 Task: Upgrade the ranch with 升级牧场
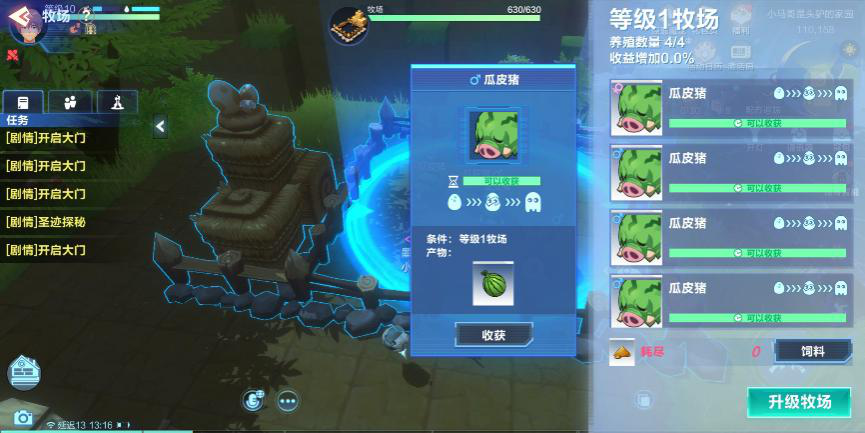(x=799, y=402)
